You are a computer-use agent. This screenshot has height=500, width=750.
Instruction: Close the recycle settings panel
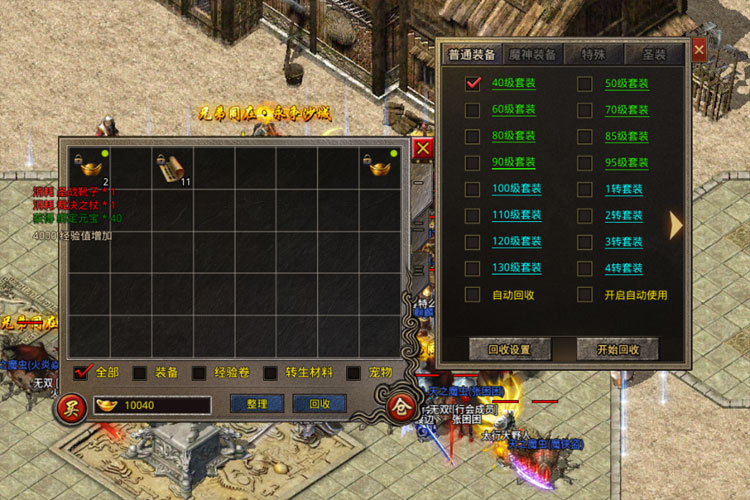(699, 48)
